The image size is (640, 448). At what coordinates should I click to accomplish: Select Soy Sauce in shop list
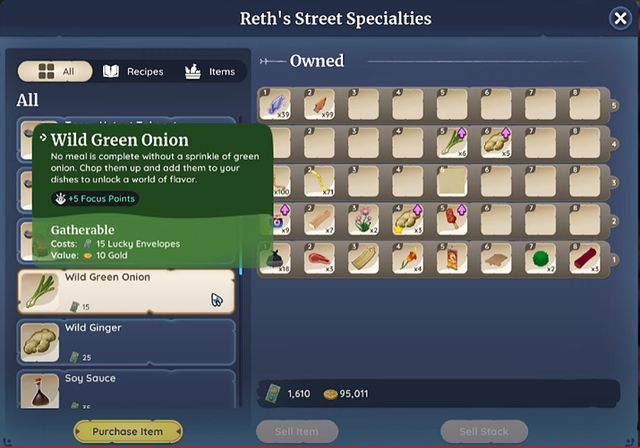pyautogui.click(x=126, y=390)
